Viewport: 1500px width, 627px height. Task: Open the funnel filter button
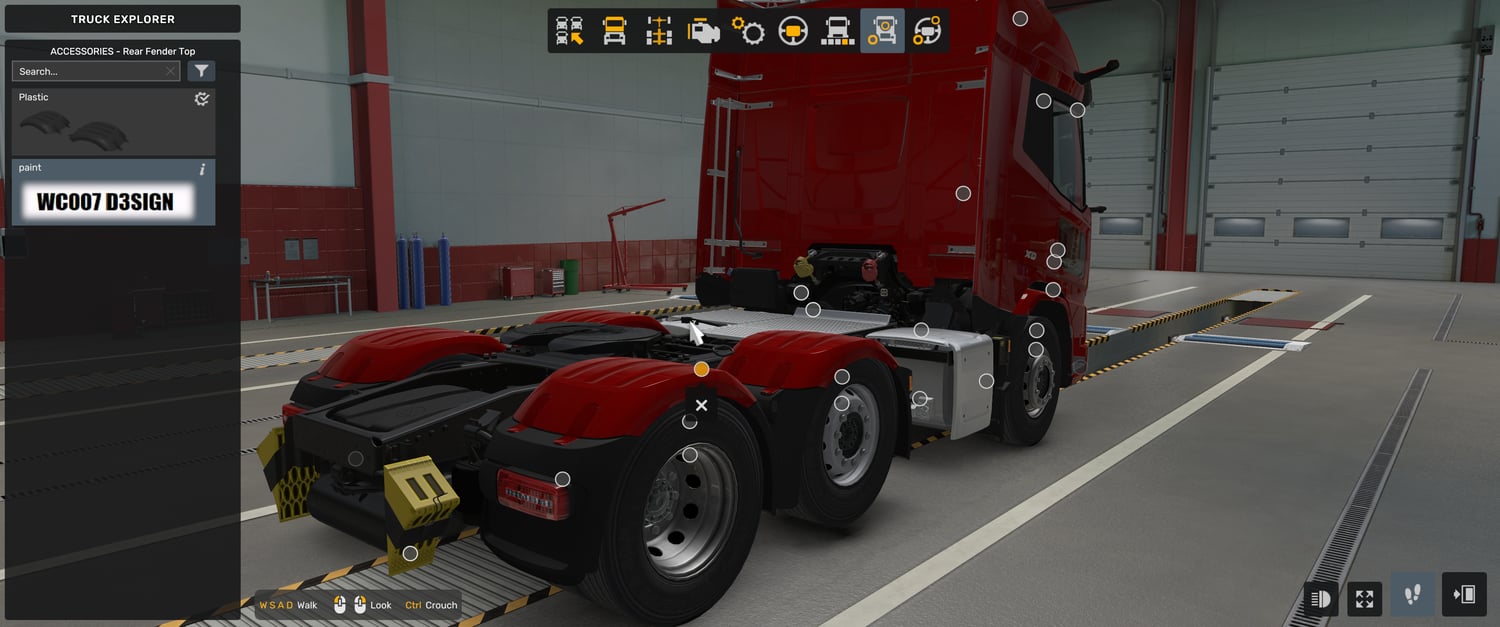[x=201, y=71]
